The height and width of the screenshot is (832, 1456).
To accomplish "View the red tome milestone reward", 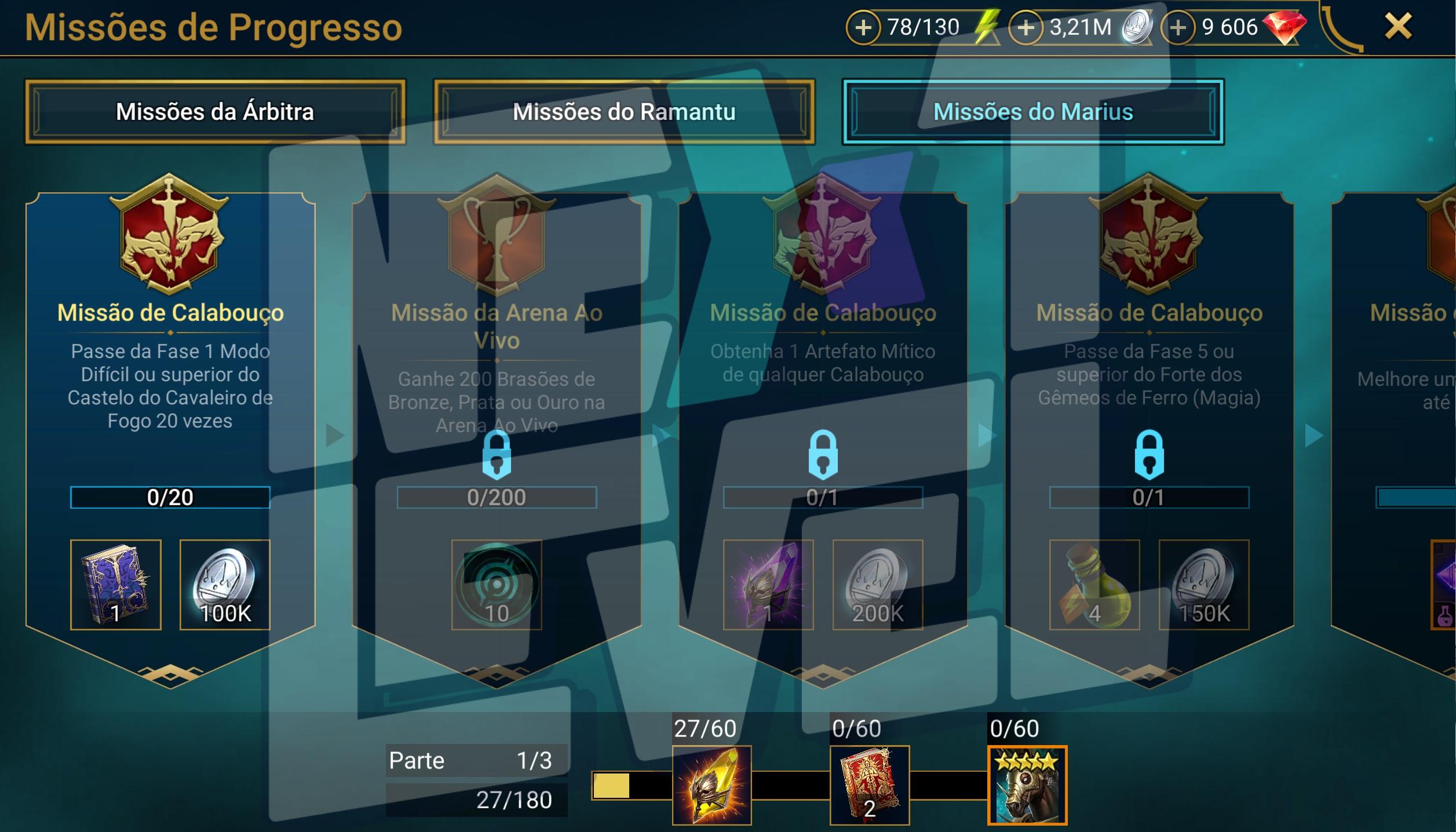I will pos(870,785).
